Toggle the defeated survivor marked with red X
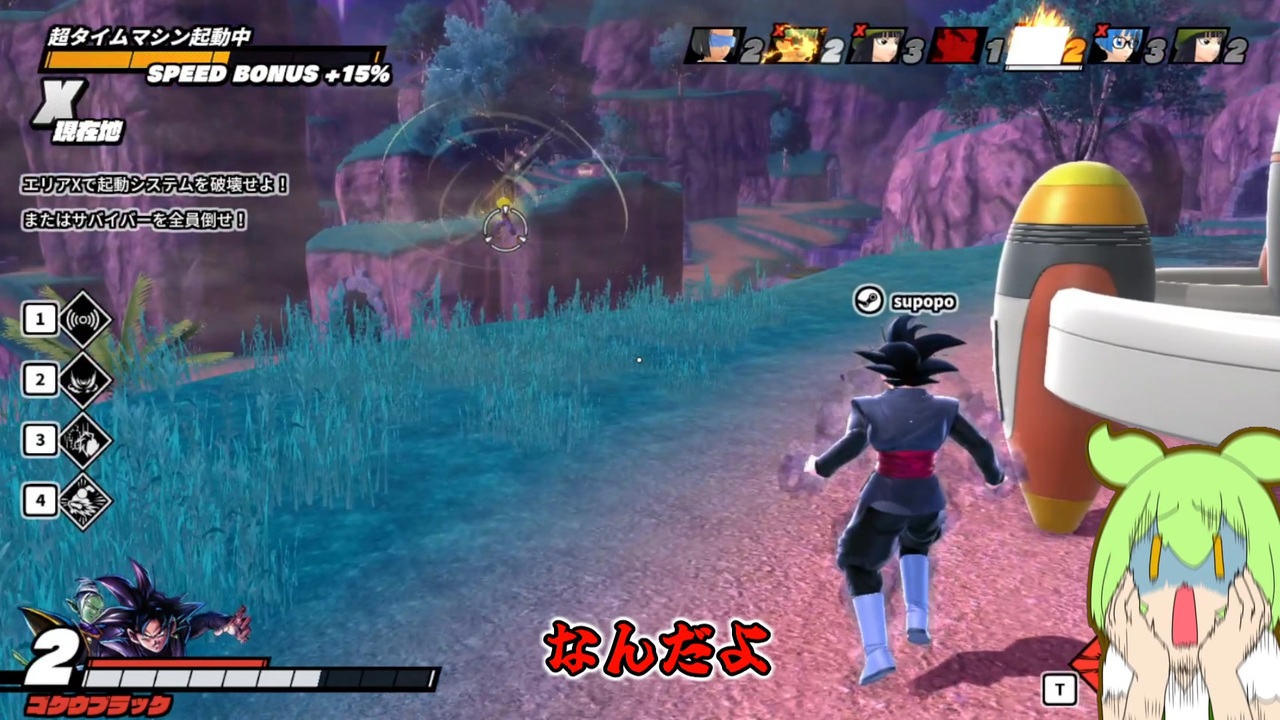Screen dimensions: 1280x720 795,45
